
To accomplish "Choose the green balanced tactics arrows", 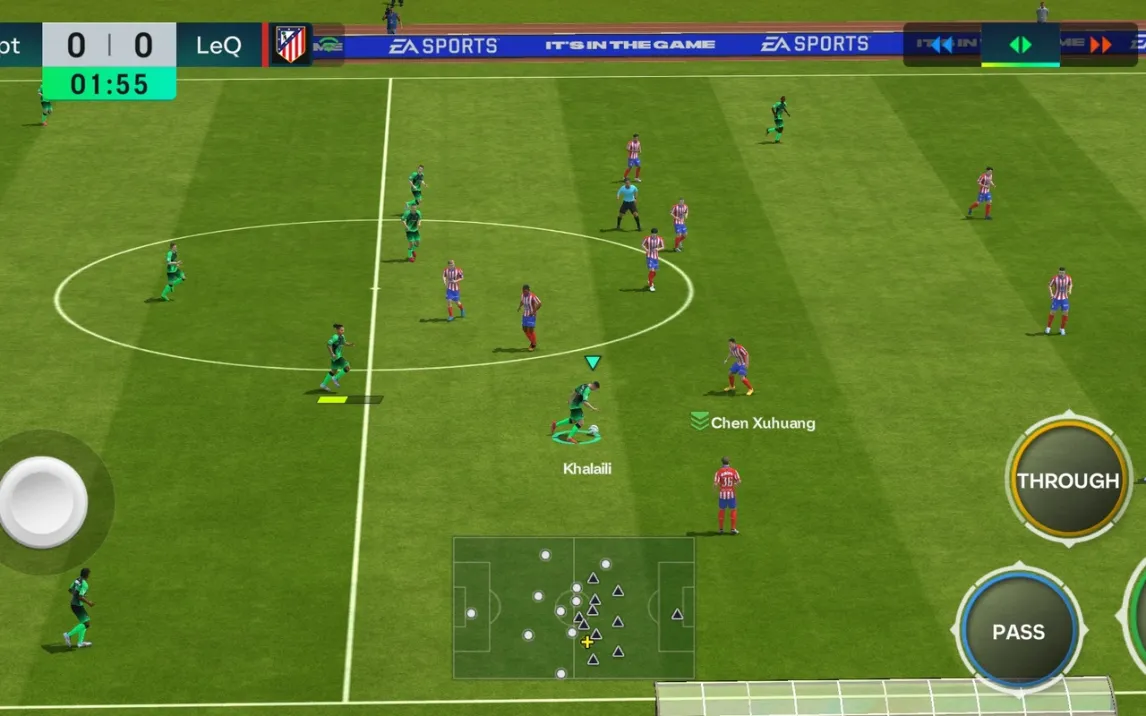I will coord(1020,45).
